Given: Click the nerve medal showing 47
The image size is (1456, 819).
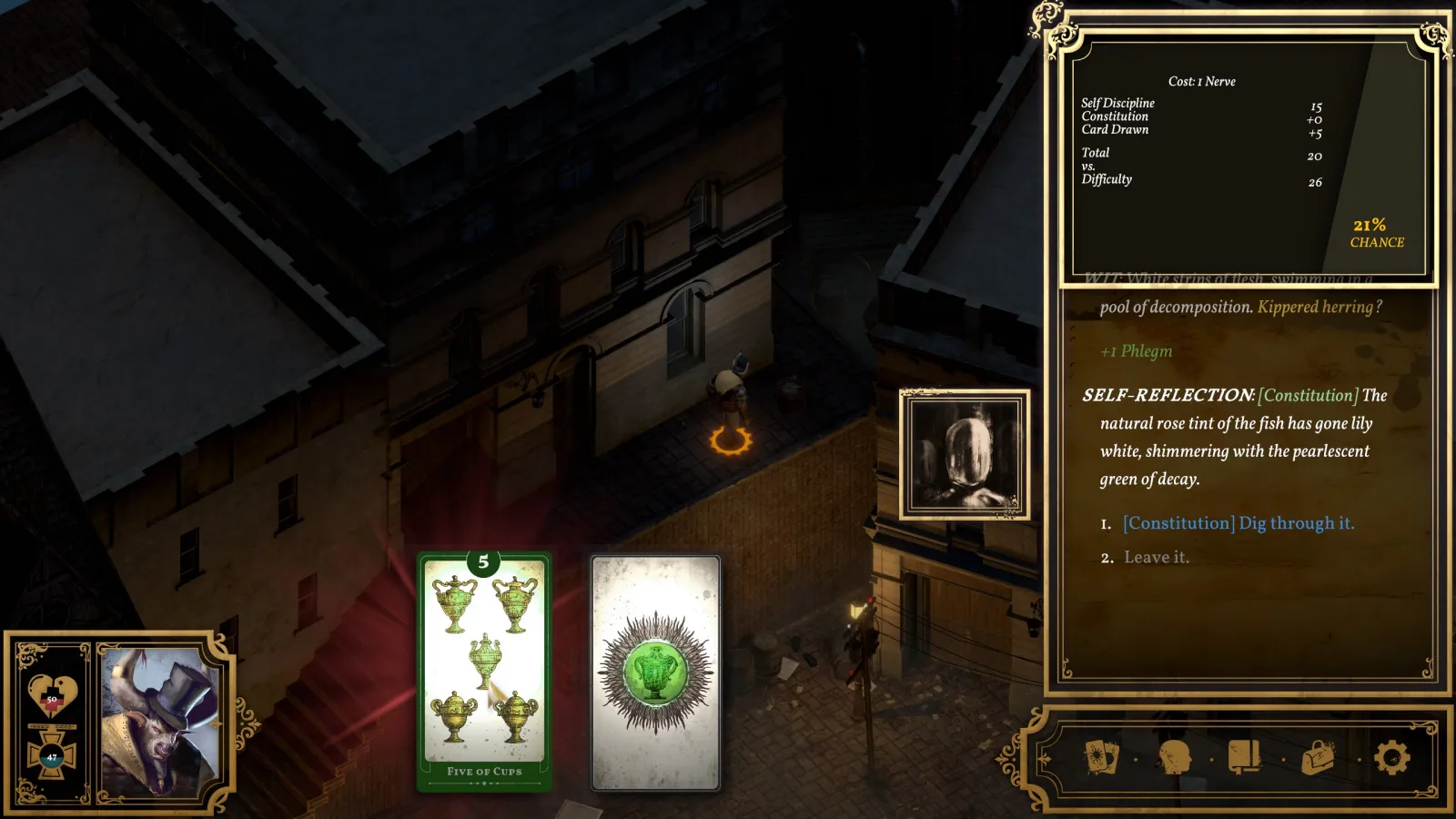Looking at the screenshot, I should [x=52, y=753].
